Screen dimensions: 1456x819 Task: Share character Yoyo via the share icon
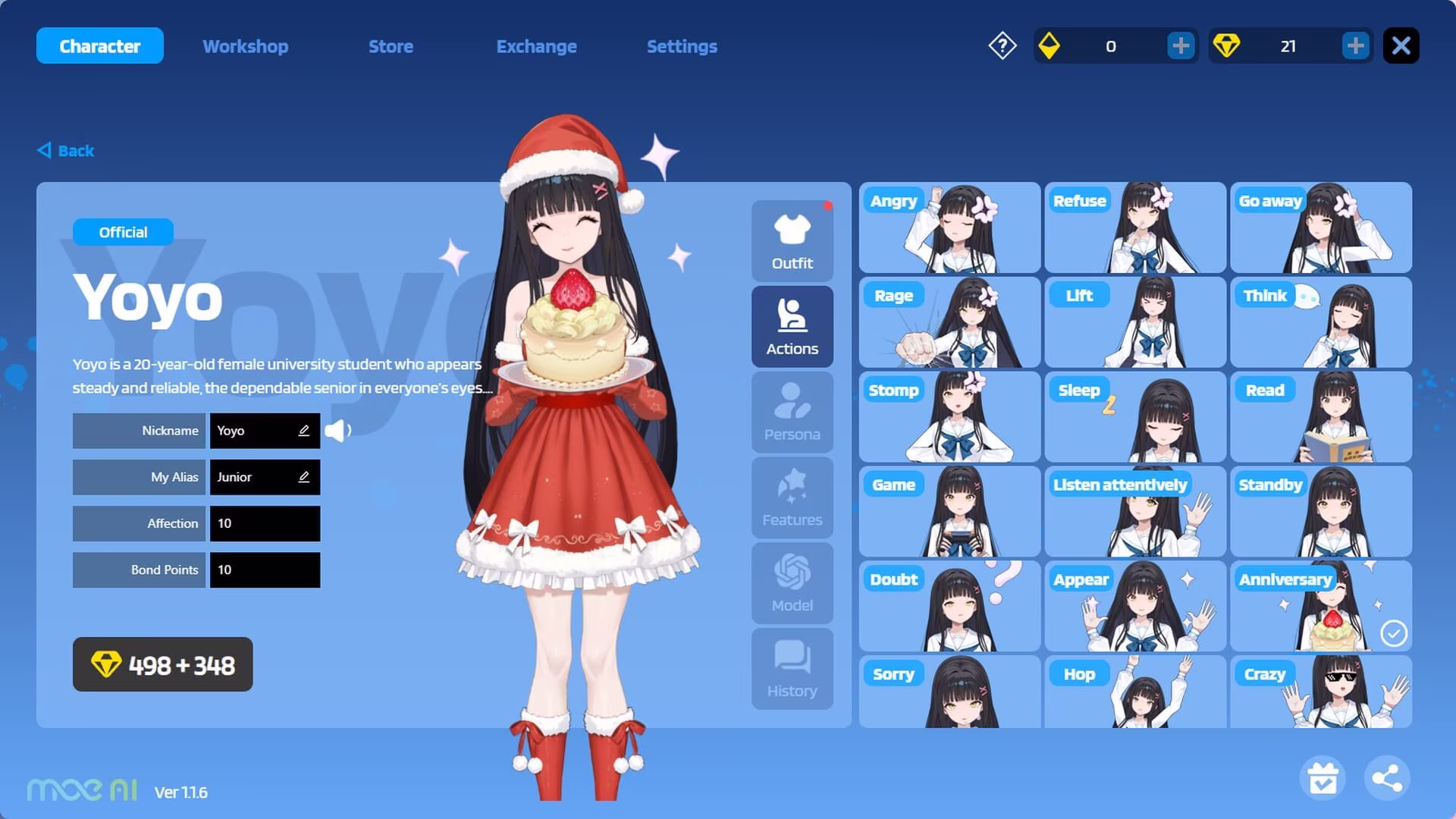pos(1387,777)
